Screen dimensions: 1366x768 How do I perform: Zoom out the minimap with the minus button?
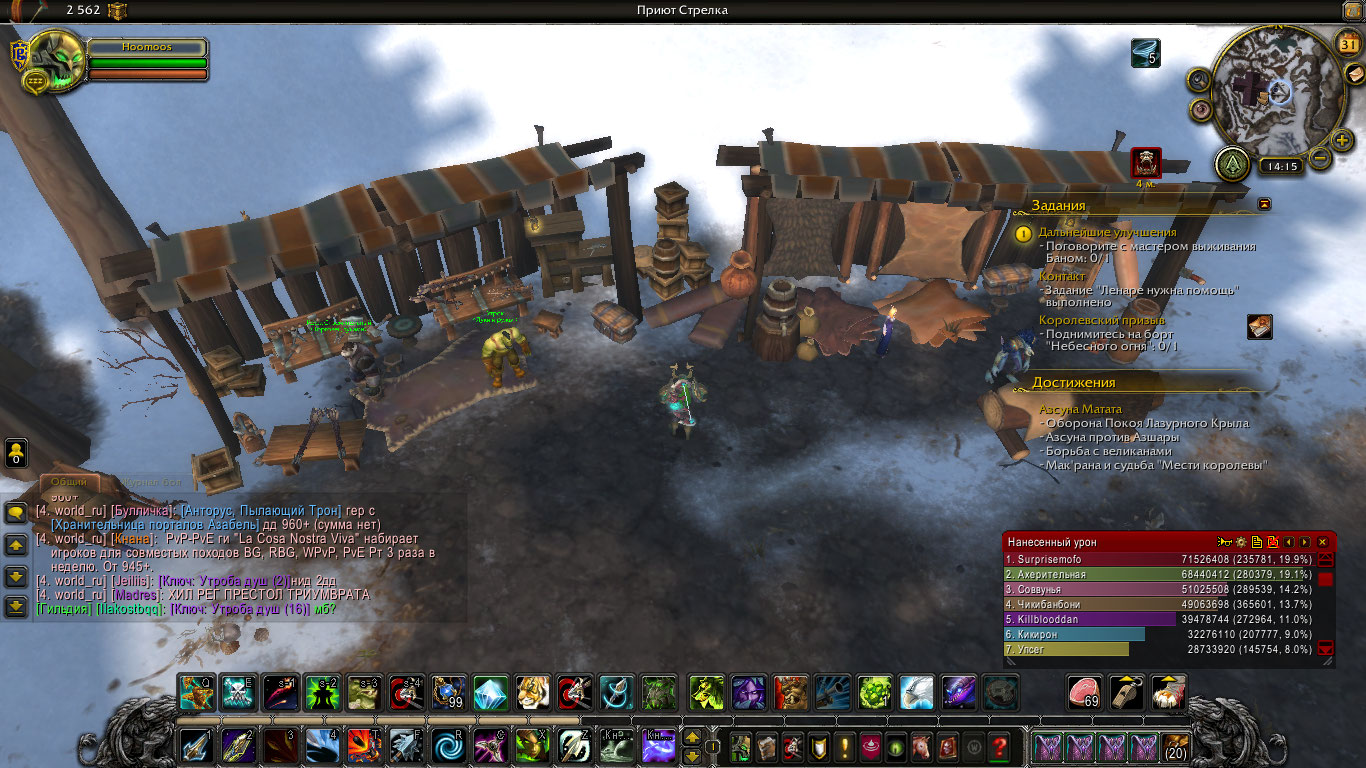(1320, 158)
